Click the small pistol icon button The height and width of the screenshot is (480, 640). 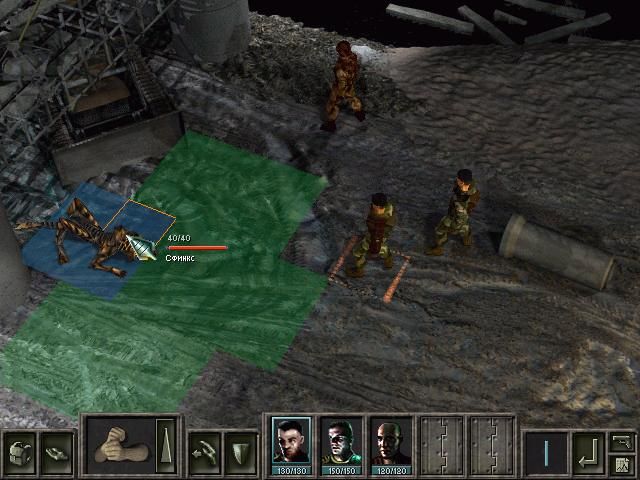(x=622, y=440)
